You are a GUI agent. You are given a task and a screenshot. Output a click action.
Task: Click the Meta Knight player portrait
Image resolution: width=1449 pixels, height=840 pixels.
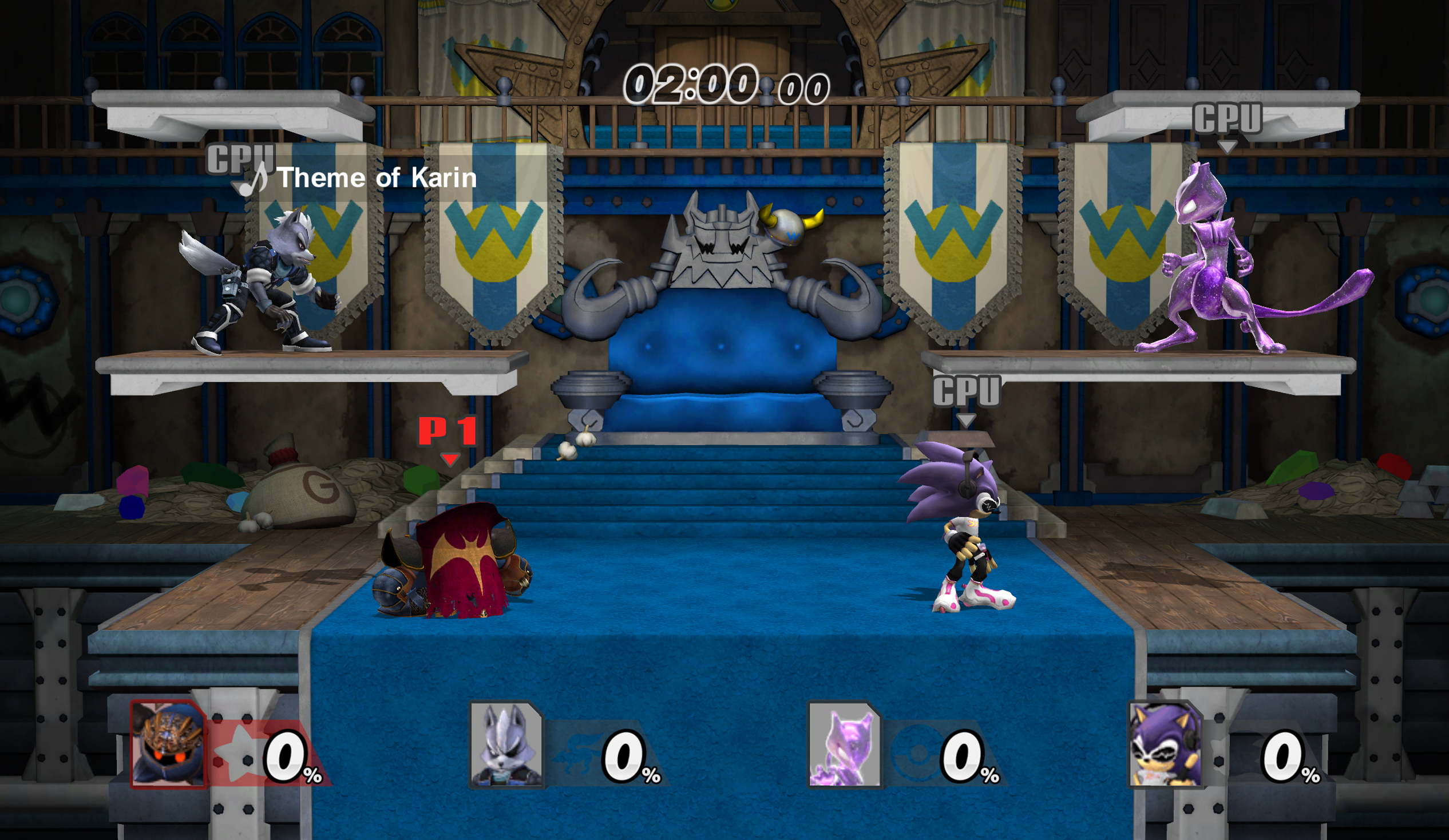point(168,744)
